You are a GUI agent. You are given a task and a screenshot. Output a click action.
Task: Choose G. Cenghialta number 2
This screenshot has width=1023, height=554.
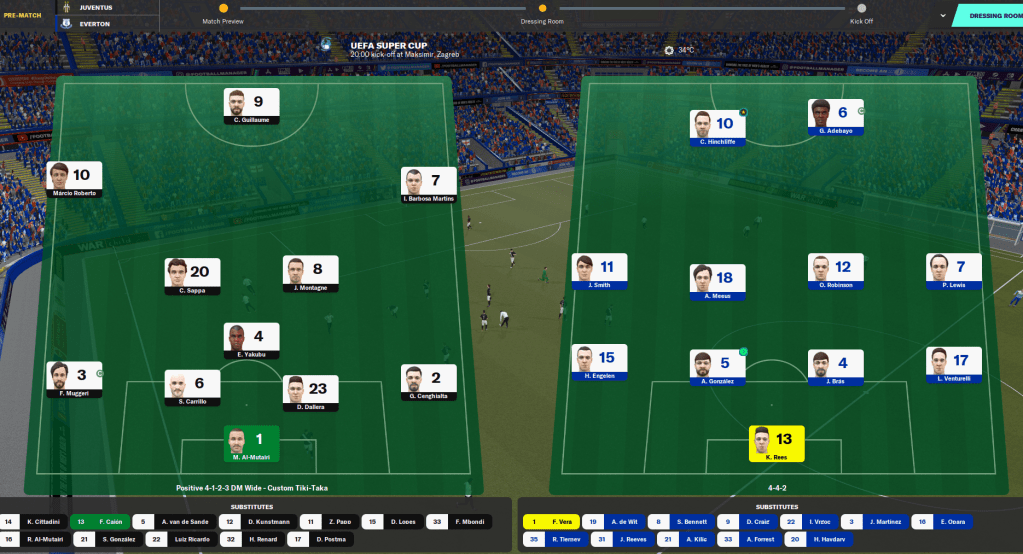[x=429, y=383]
